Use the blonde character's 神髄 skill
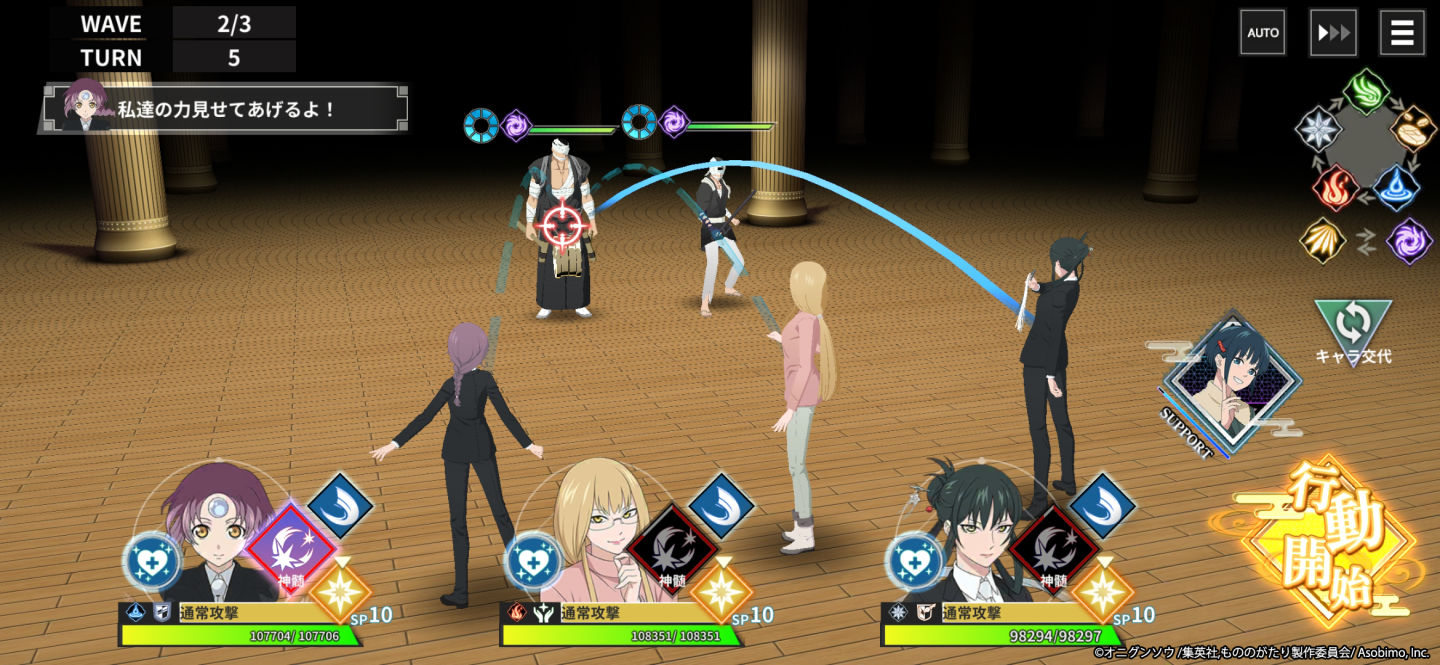Screen dimensions: 1440x665 tap(672, 546)
